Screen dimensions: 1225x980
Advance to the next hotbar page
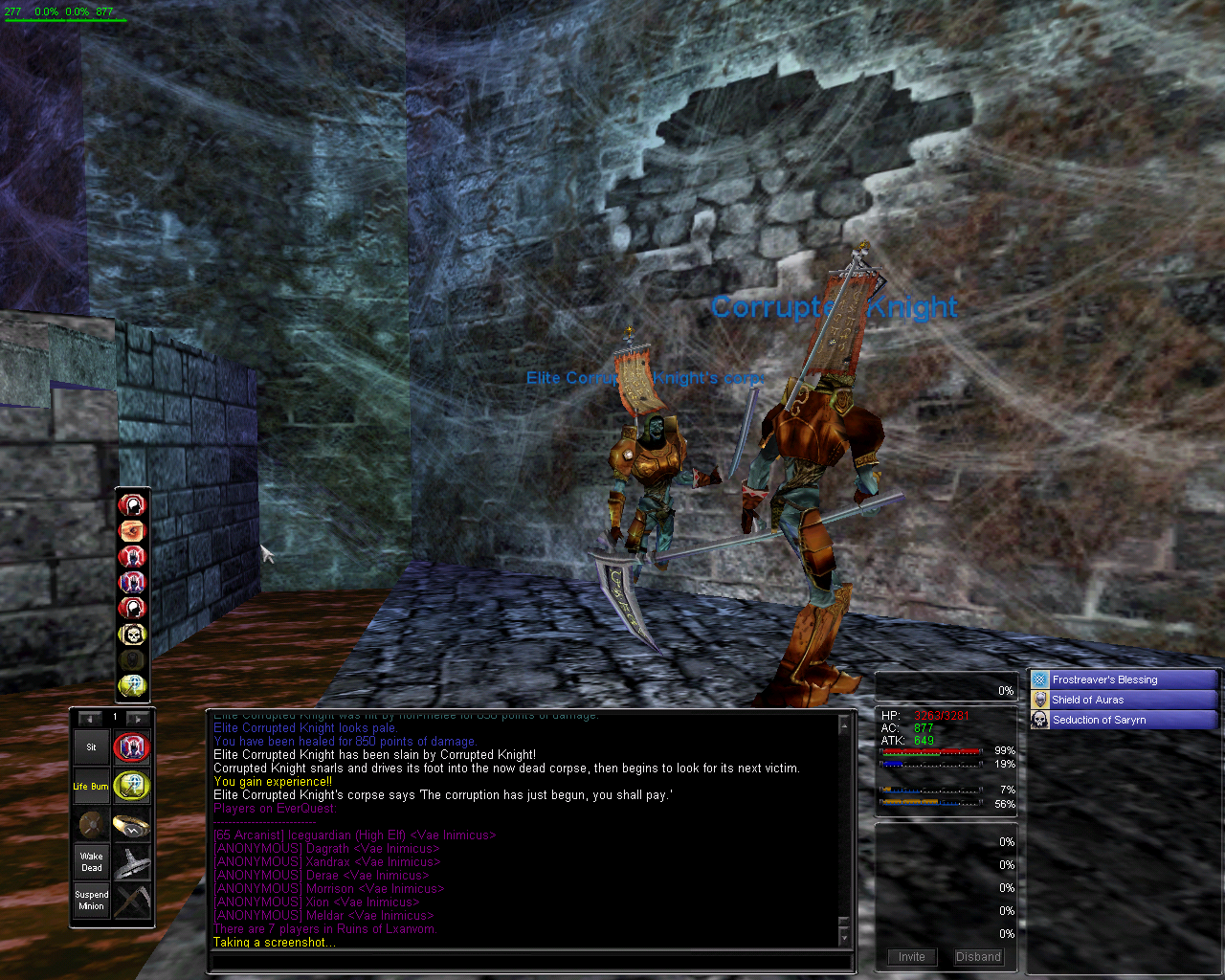(x=138, y=718)
